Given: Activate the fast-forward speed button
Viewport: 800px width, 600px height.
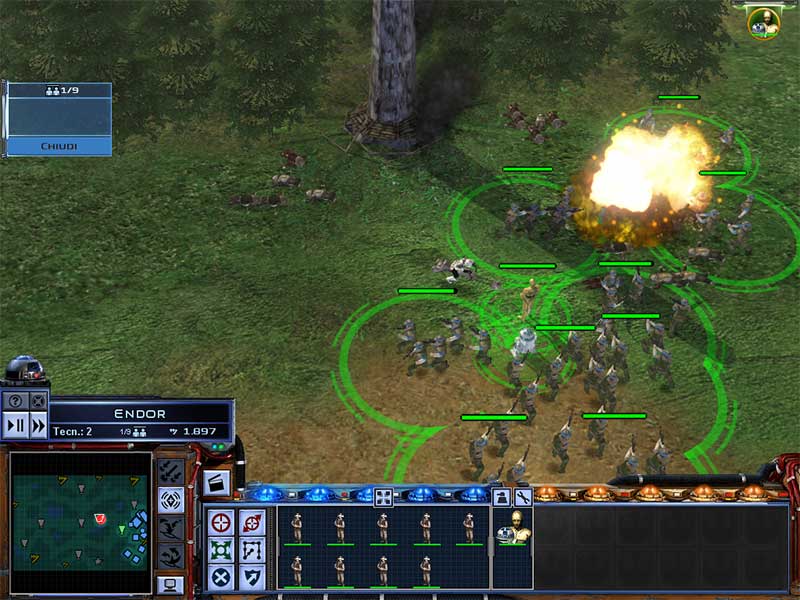Looking at the screenshot, I should (38, 425).
